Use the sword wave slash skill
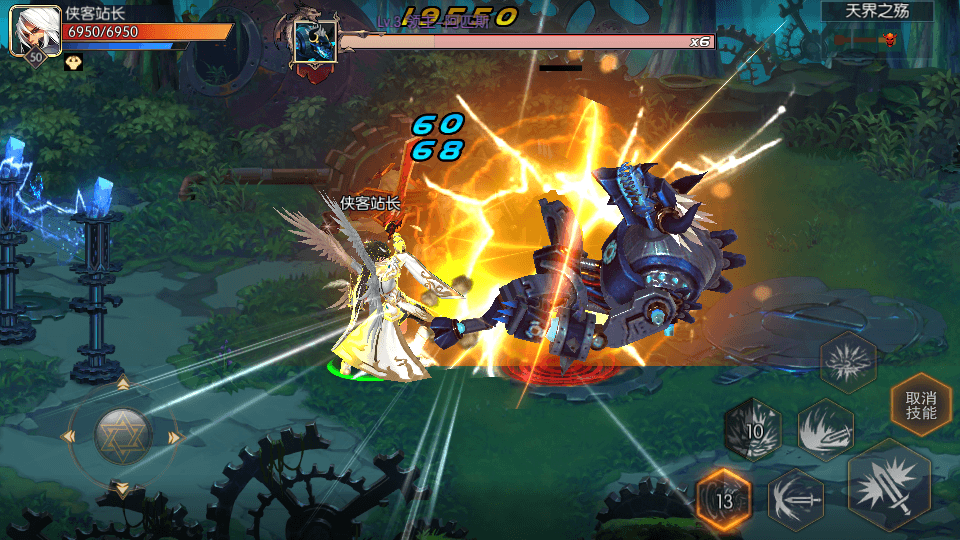 pos(825,430)
